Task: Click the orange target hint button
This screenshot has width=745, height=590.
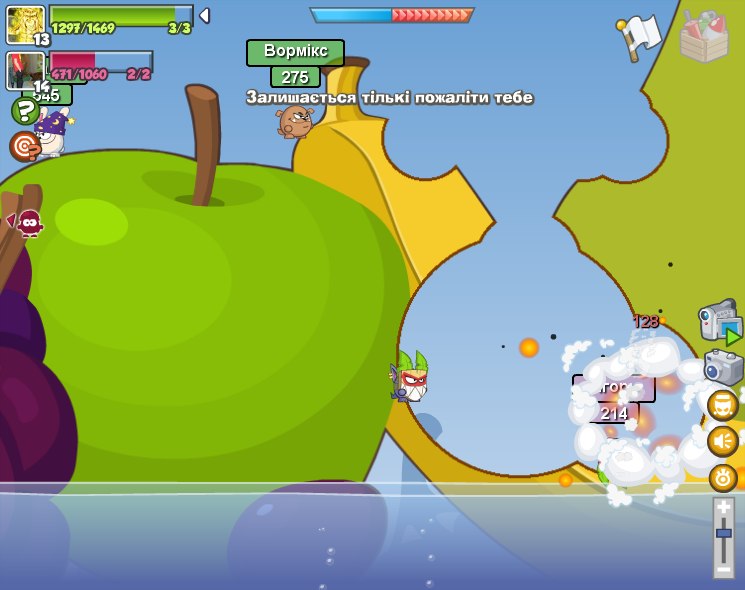Action: click(x=24, y=146)
